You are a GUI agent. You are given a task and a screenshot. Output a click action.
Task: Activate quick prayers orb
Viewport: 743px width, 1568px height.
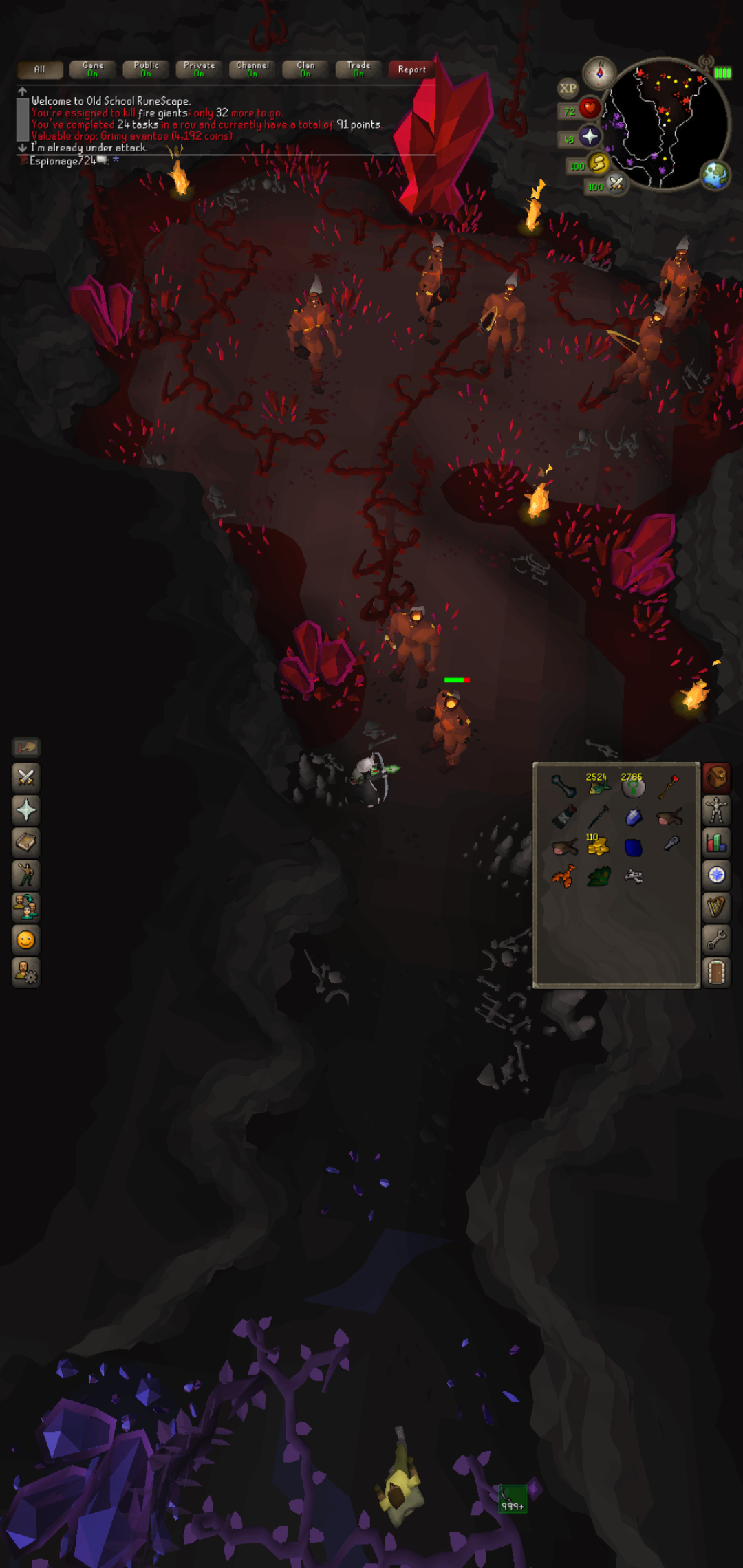tap(589, 137)
